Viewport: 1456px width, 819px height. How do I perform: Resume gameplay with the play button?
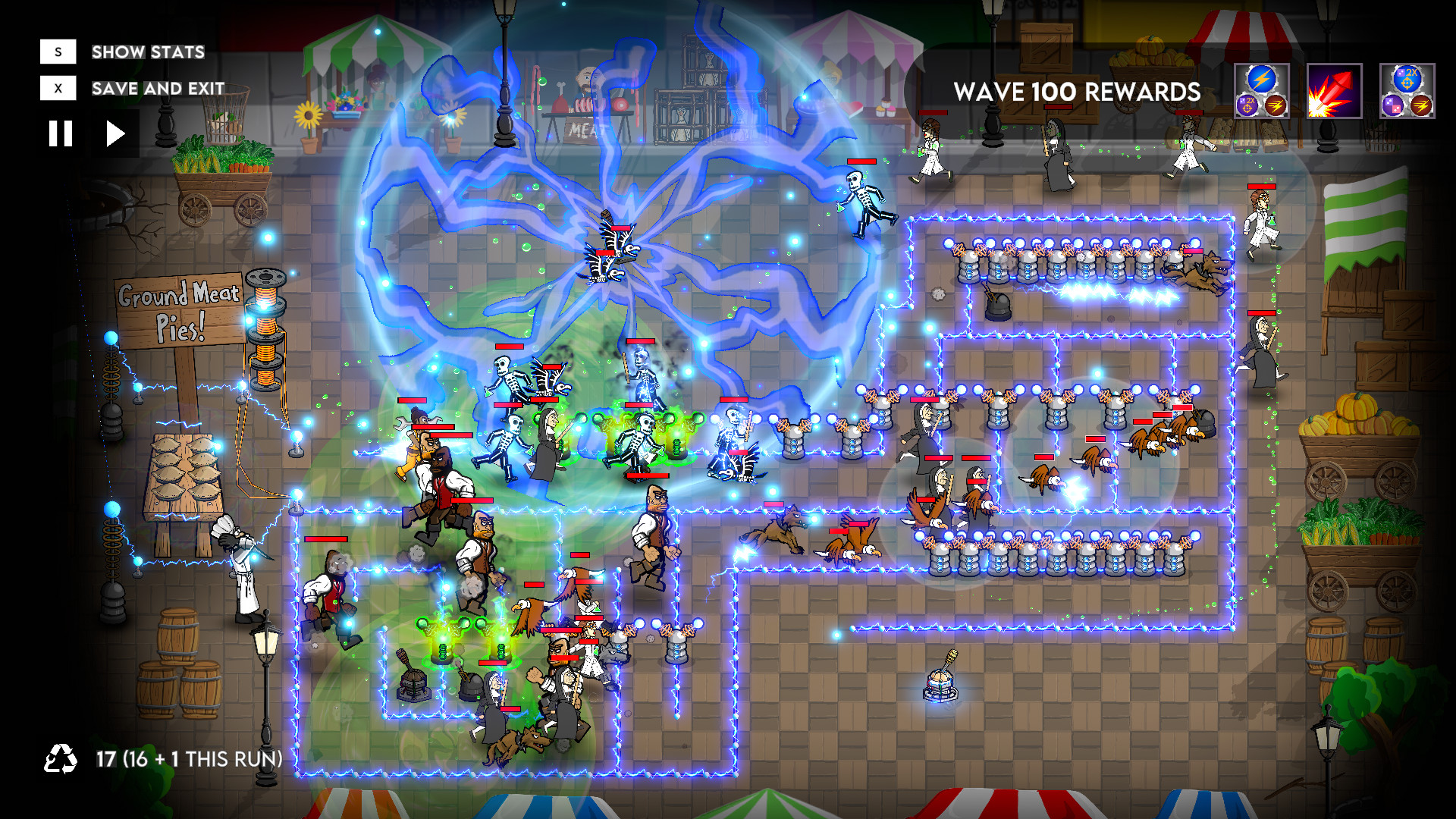(115, 132)
